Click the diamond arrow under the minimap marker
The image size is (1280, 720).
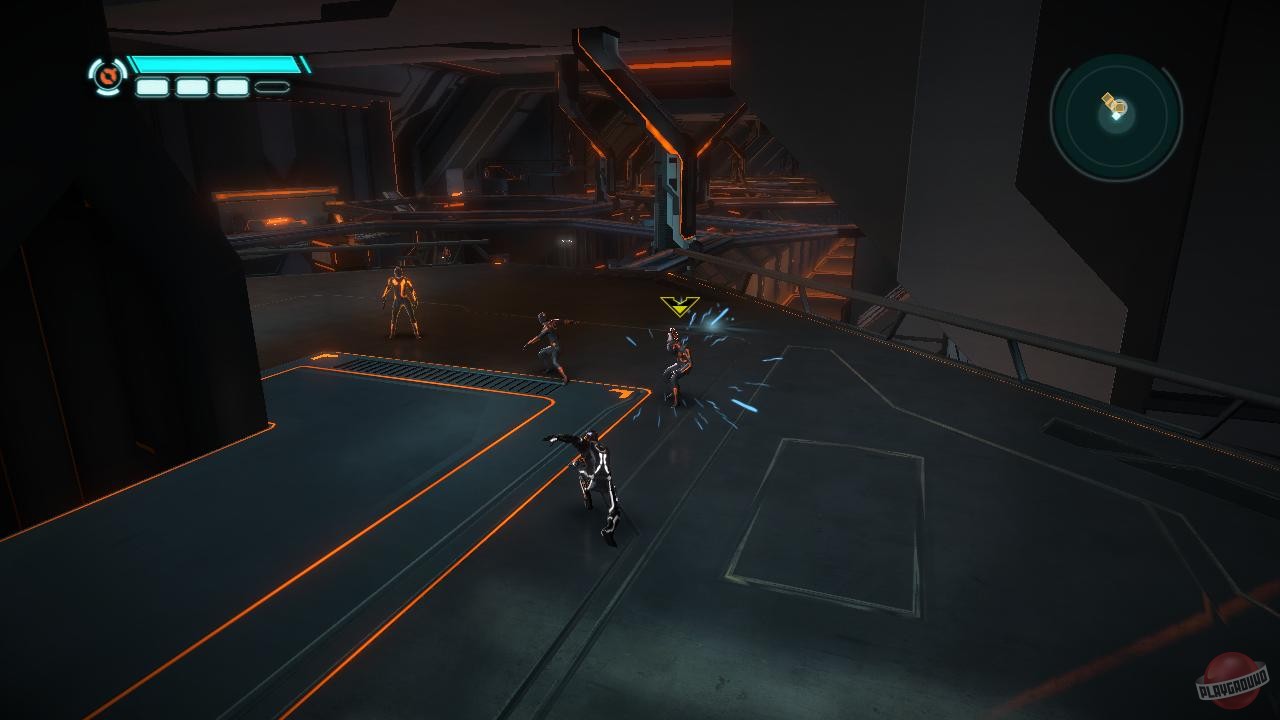pyautogui.click(x=1116, y=115)
